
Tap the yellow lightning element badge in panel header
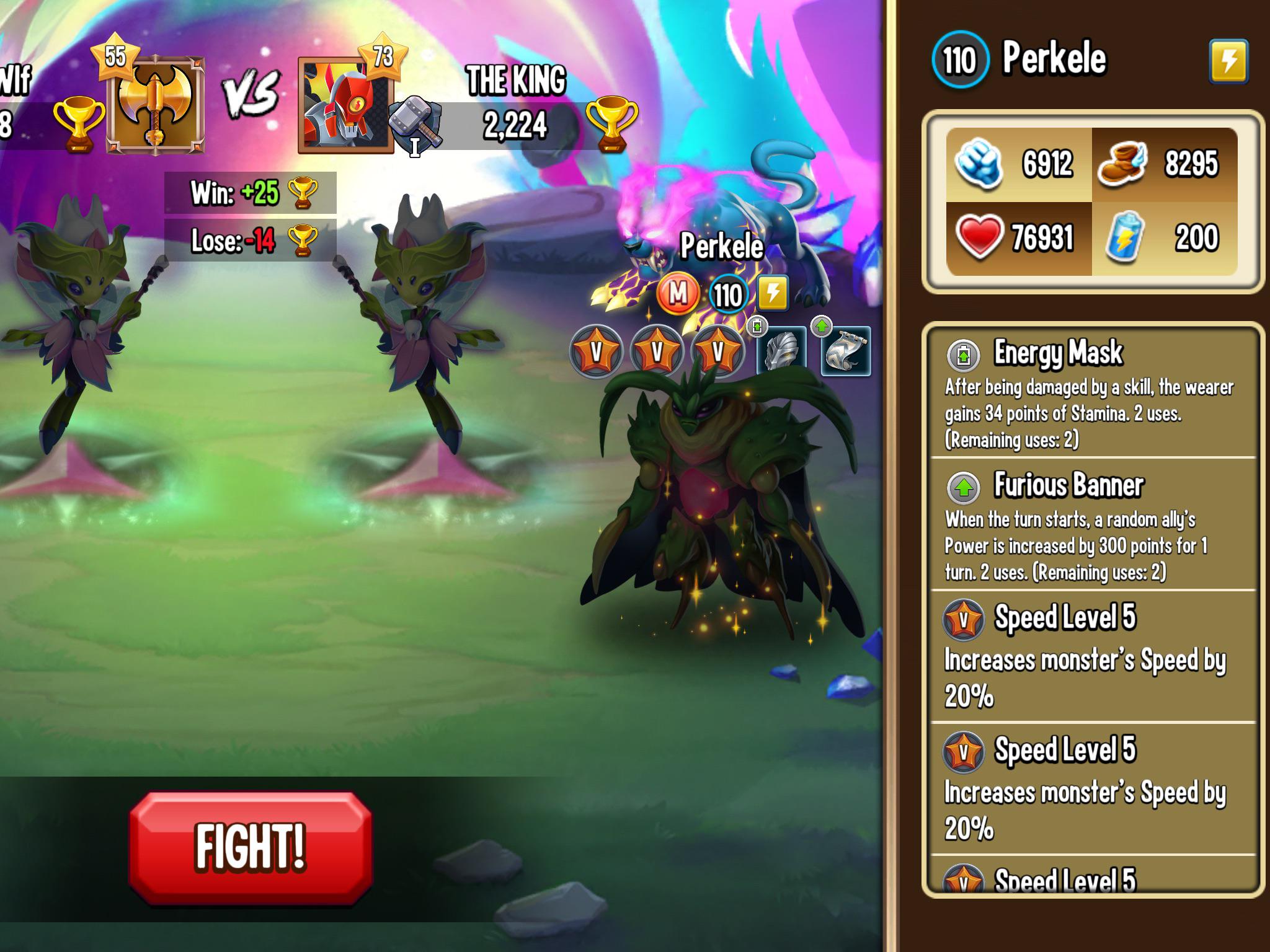(1228, 61)
